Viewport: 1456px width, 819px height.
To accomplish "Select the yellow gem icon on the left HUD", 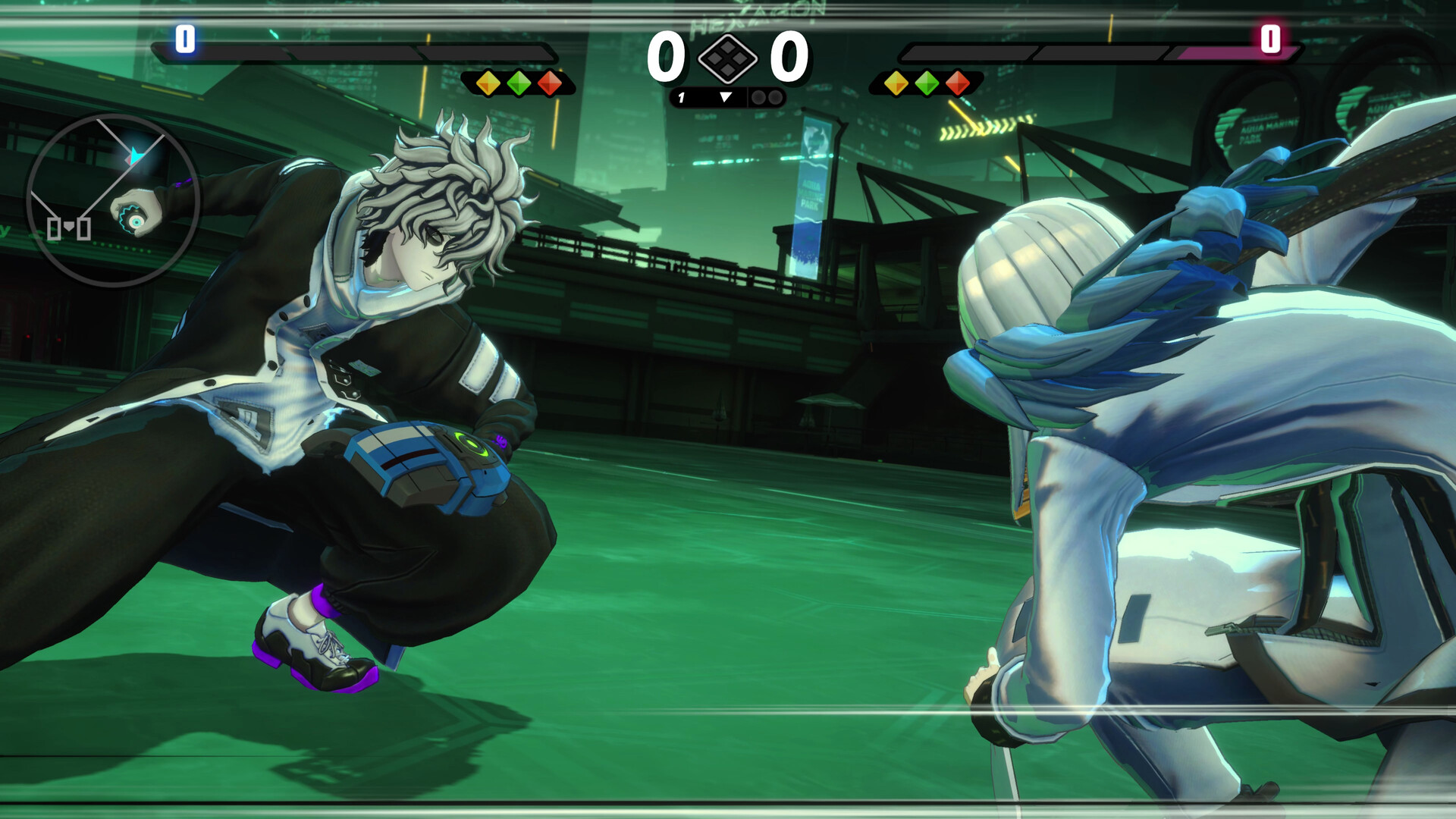I will pos(488,83).
